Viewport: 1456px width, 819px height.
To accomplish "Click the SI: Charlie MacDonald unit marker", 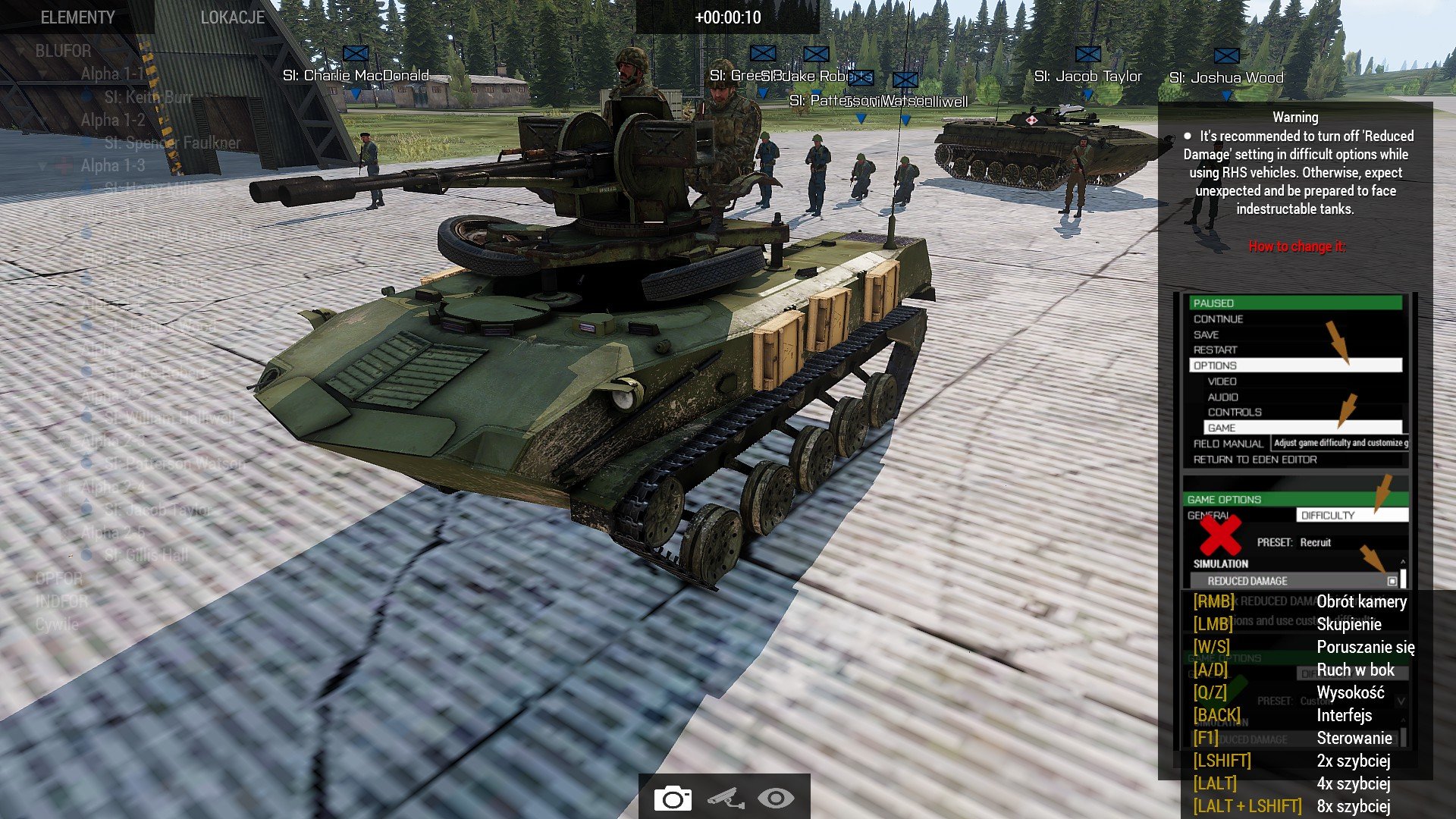I will 356,54.
